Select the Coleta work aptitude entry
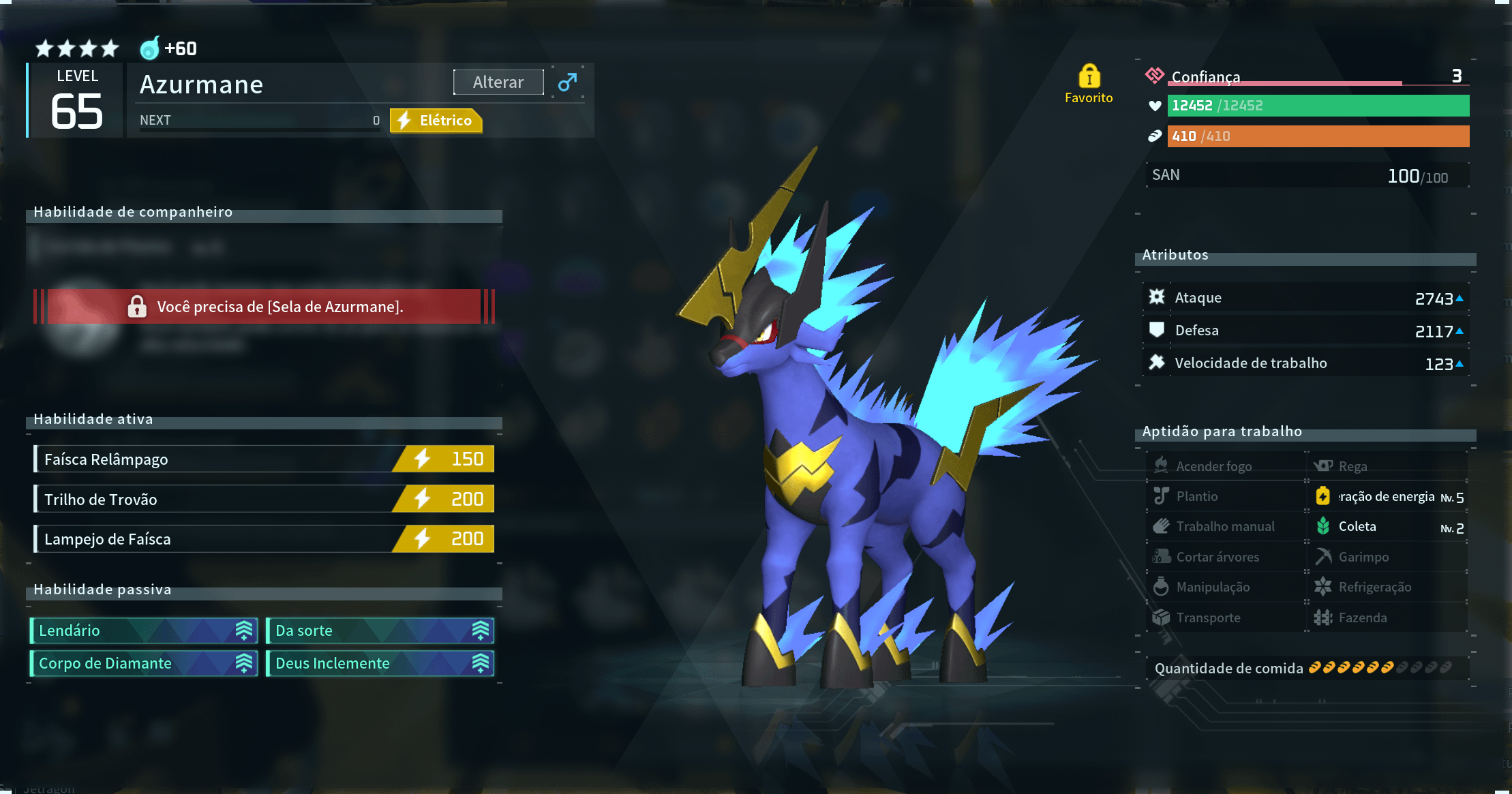The image size is (1512, 794). click(x=1387, y=527)
